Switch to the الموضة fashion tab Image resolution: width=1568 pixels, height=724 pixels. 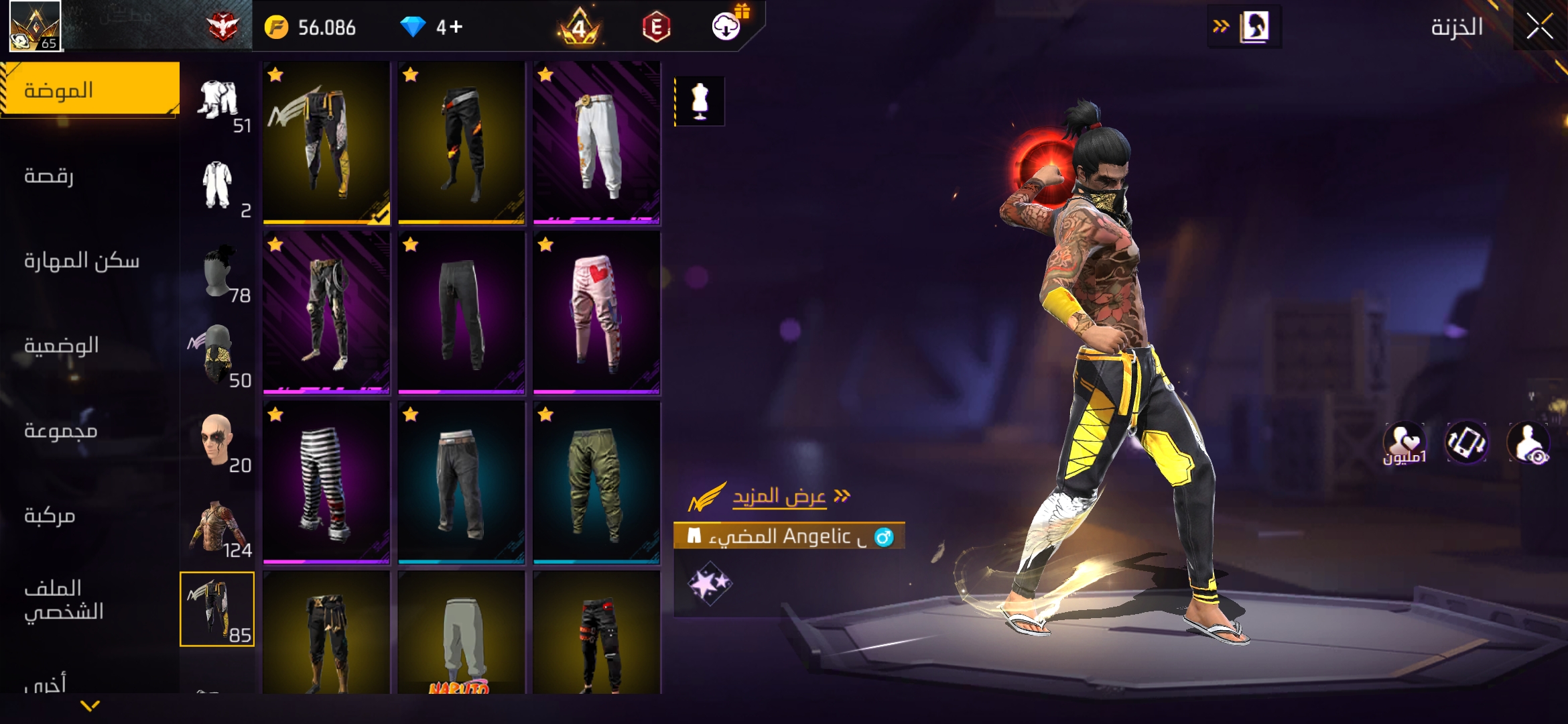(x=90, y=90)
